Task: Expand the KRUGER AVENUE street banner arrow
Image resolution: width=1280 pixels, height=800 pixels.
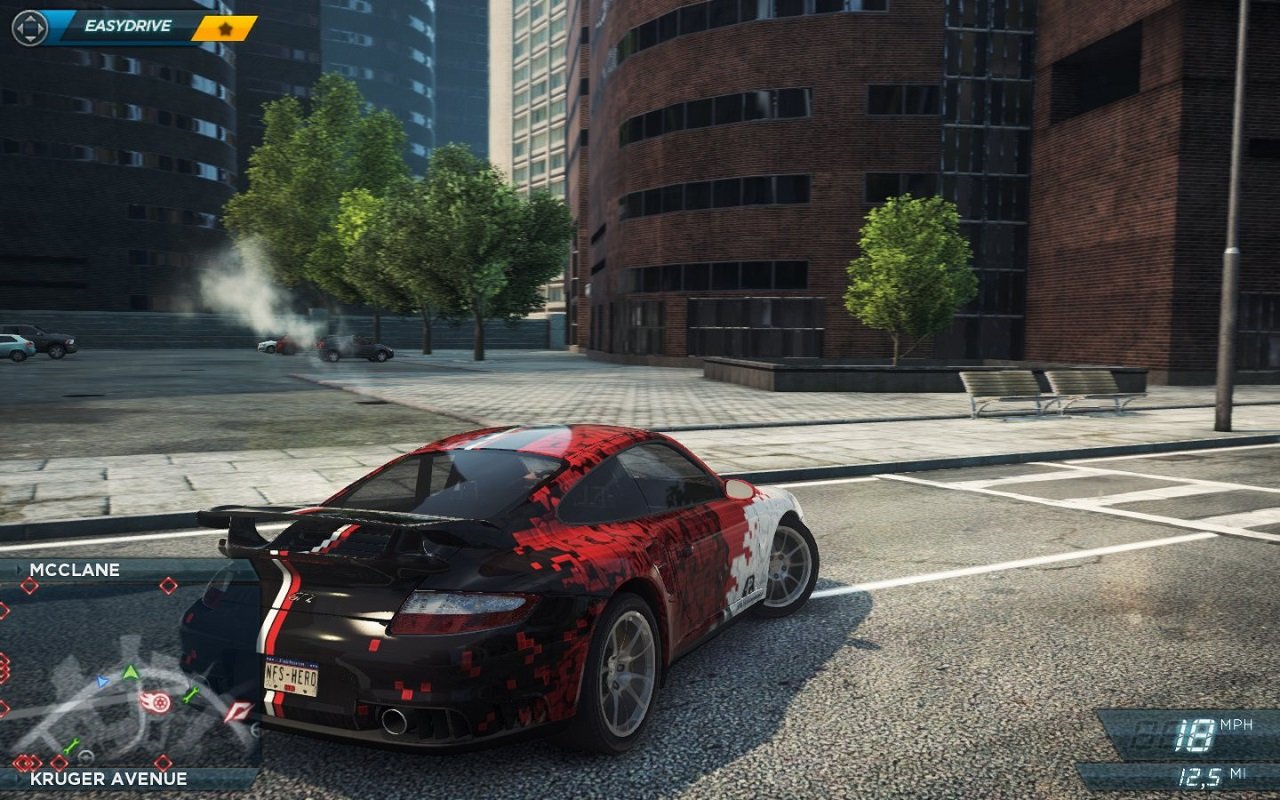Action: [20, 776]
